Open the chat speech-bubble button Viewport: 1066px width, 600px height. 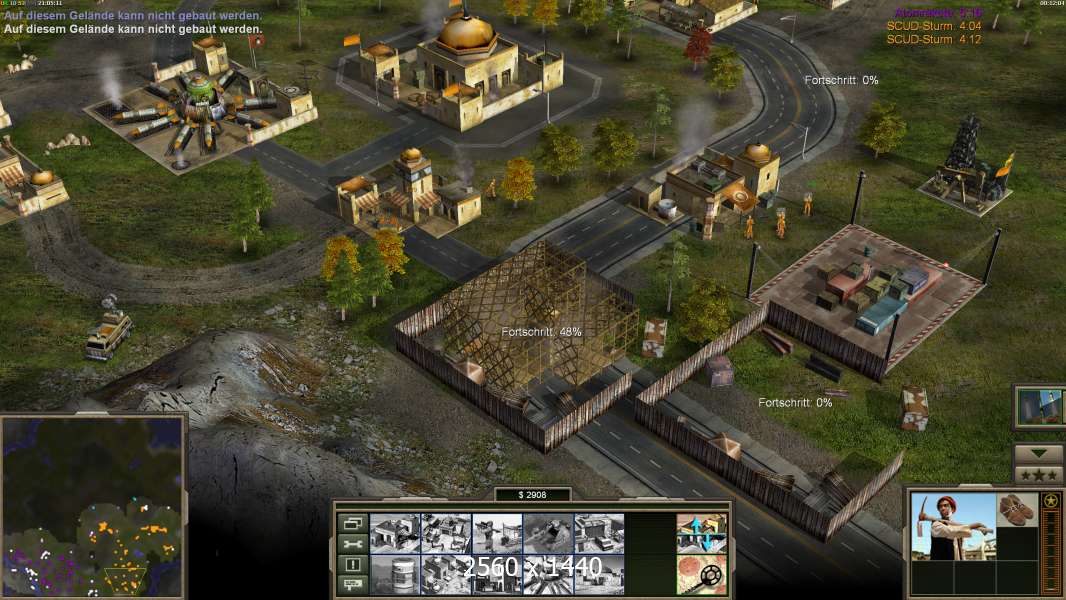(x=351, y=584)
